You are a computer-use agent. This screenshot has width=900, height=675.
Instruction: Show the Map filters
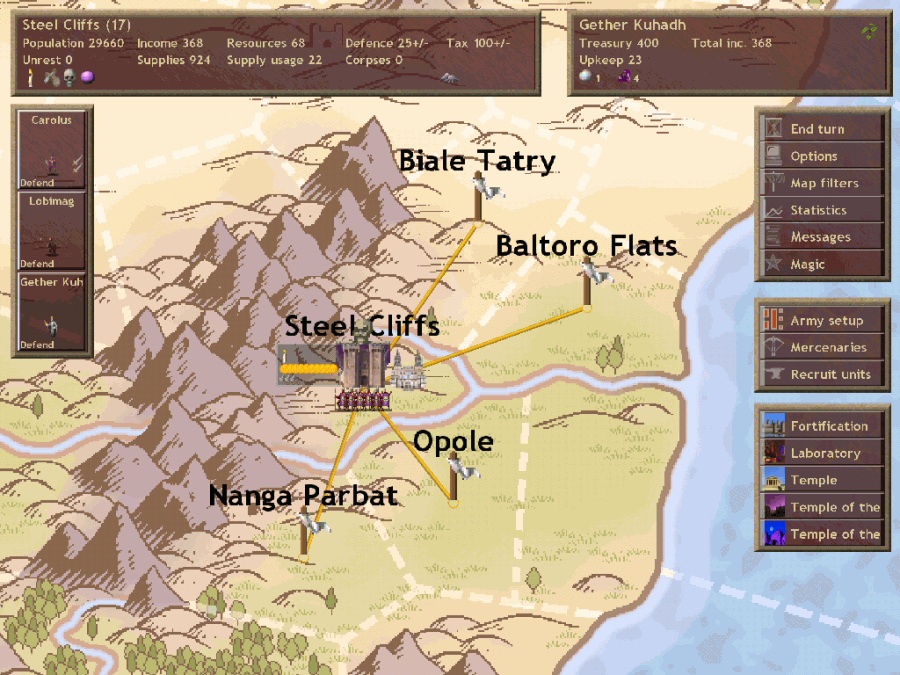click(822, 183)
